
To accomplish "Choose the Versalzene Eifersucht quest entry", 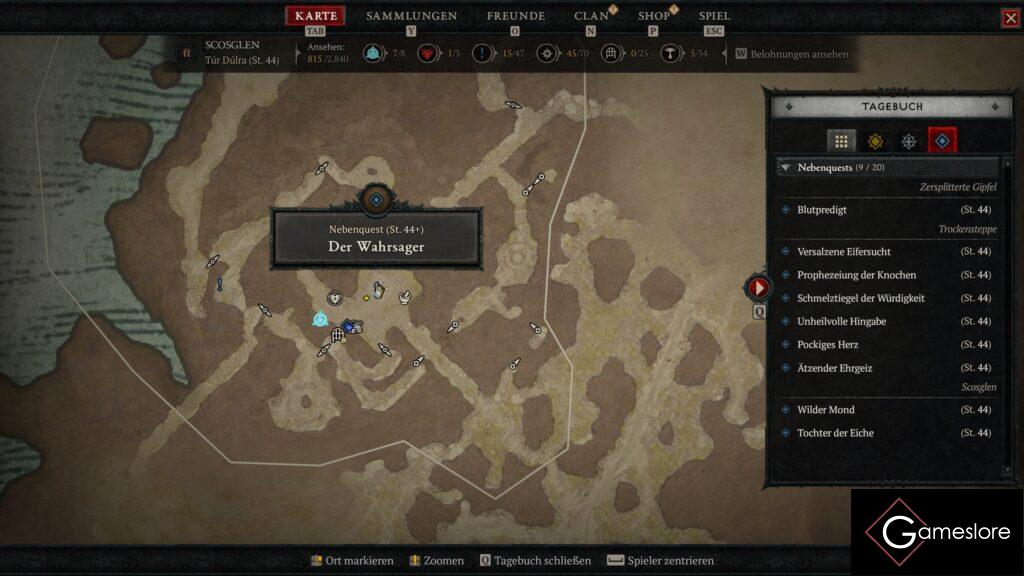I will click(x=843, y=252).
